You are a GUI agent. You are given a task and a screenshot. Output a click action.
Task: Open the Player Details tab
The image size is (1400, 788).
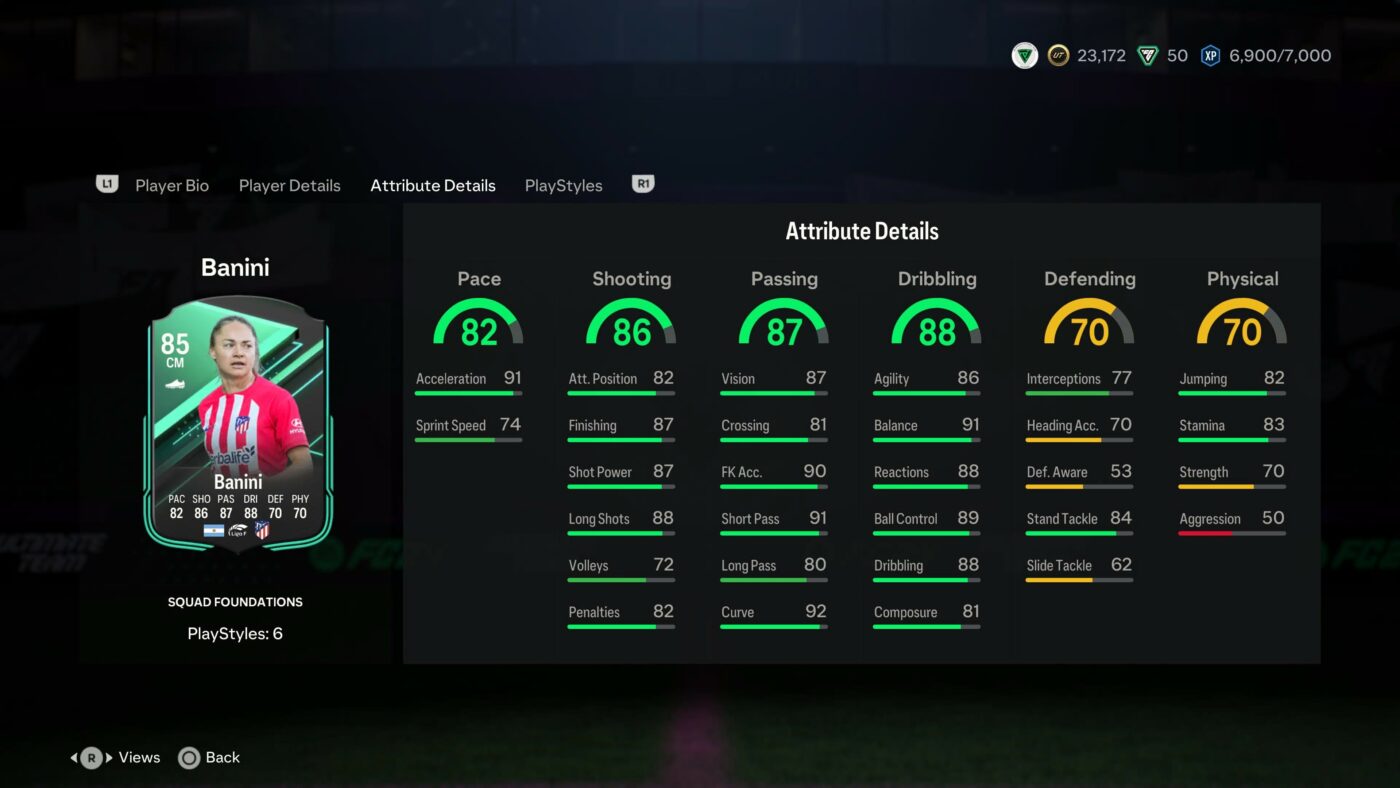coord(289,185)
